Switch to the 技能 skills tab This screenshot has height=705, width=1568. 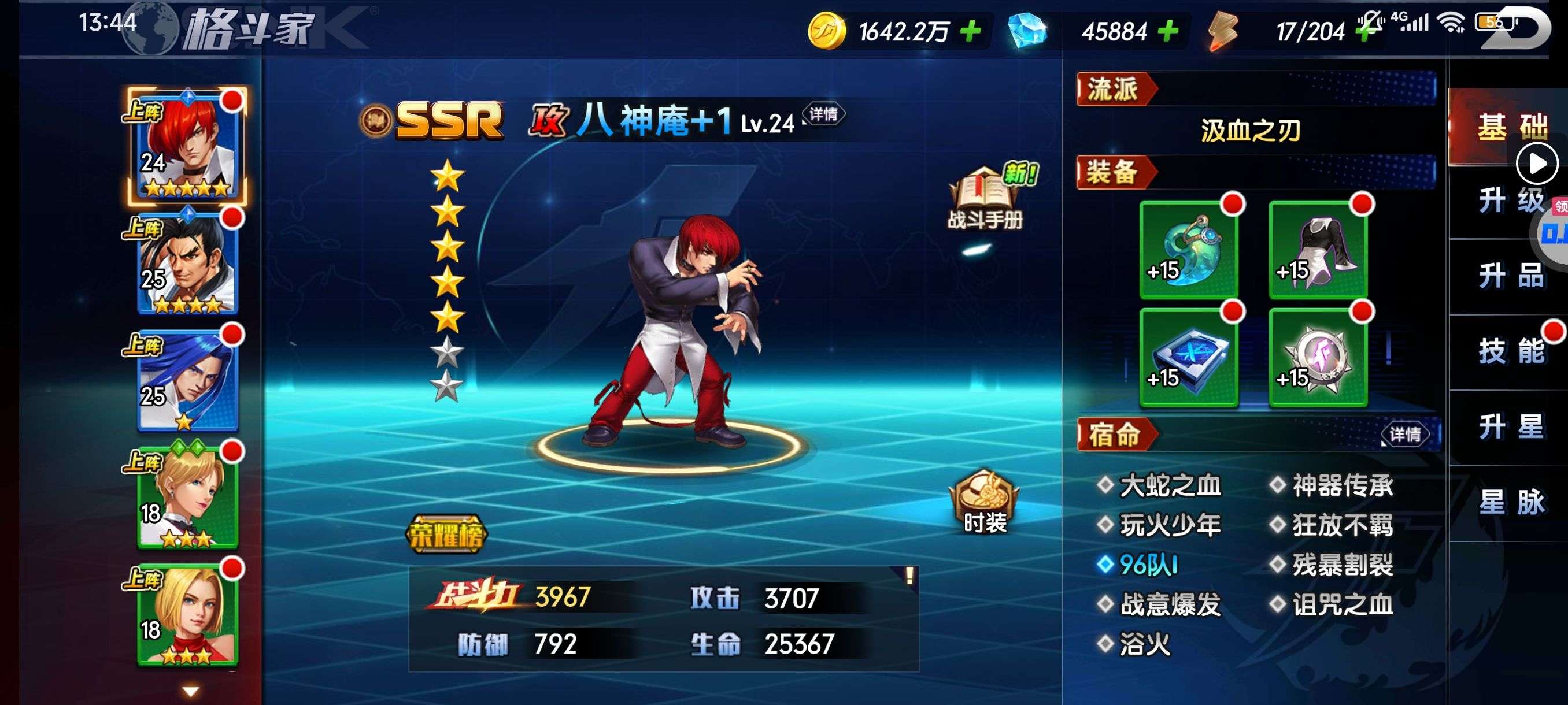1511,351
